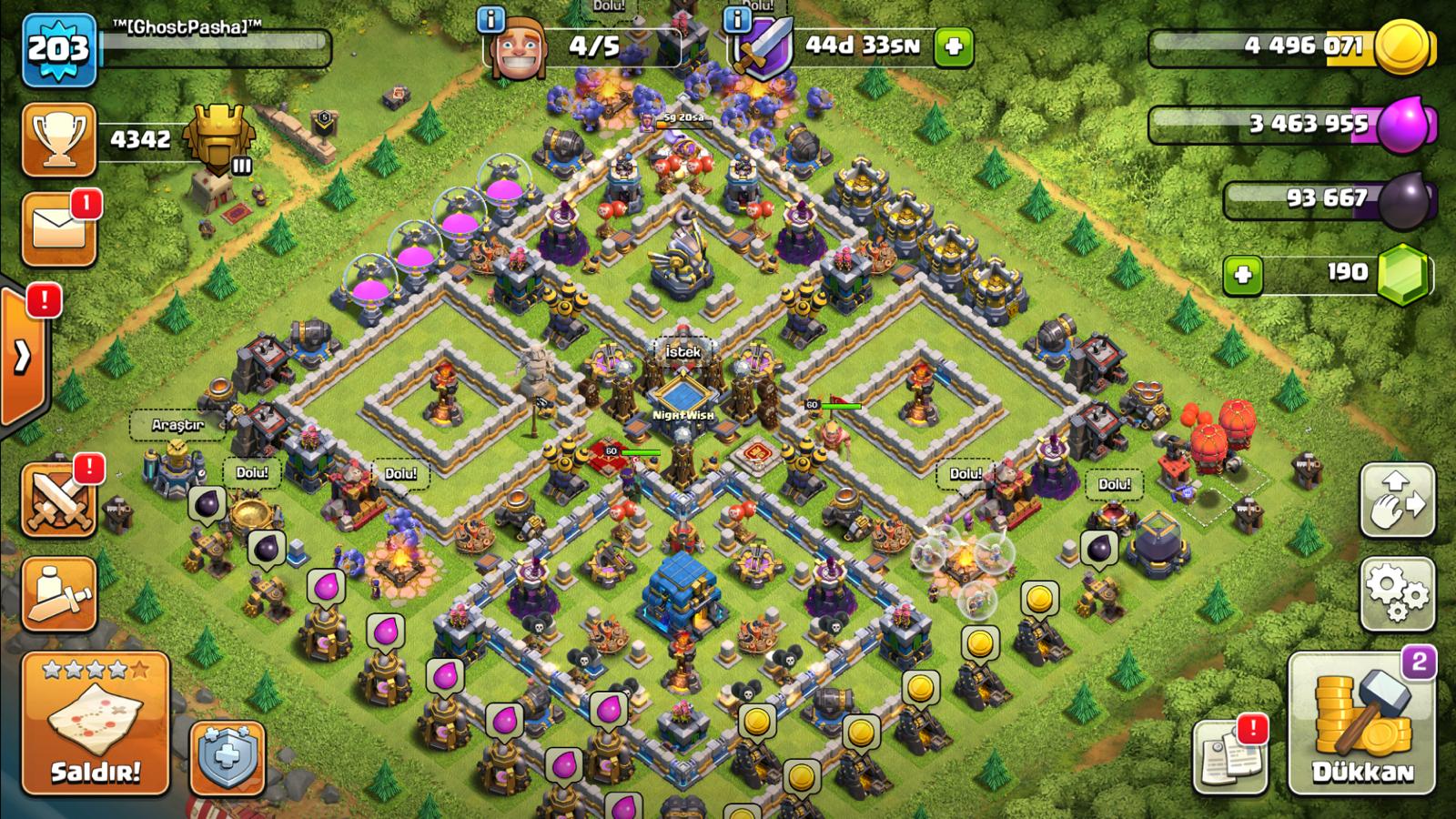The image size is (1456, 819).
Task: Open the notes and news clipboard
Action: 1229,754
